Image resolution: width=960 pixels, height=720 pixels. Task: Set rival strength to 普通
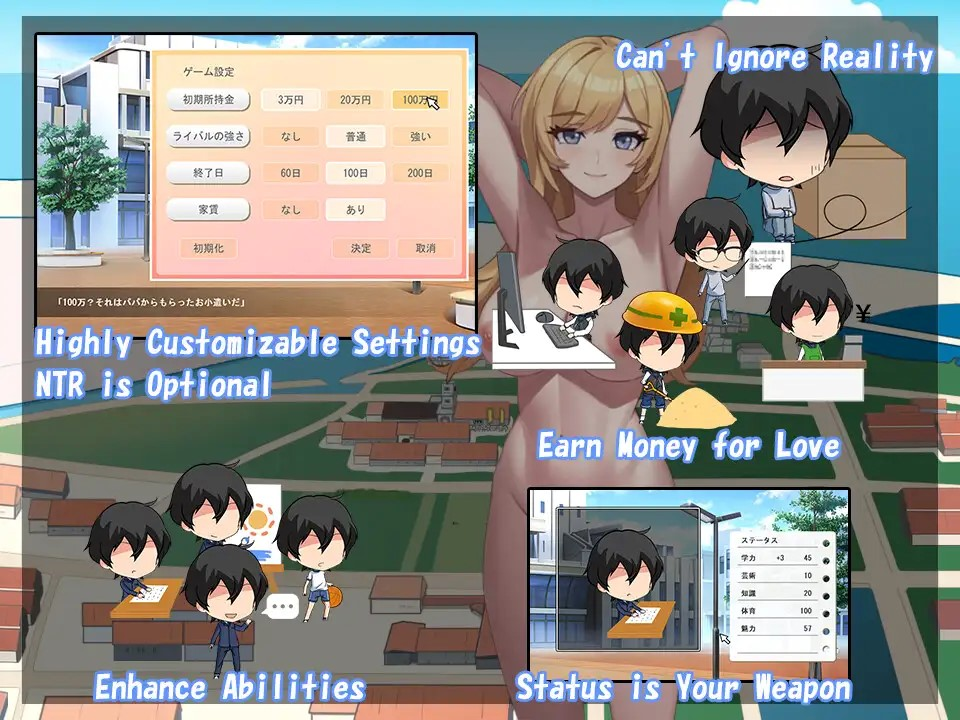click(355, 136)
